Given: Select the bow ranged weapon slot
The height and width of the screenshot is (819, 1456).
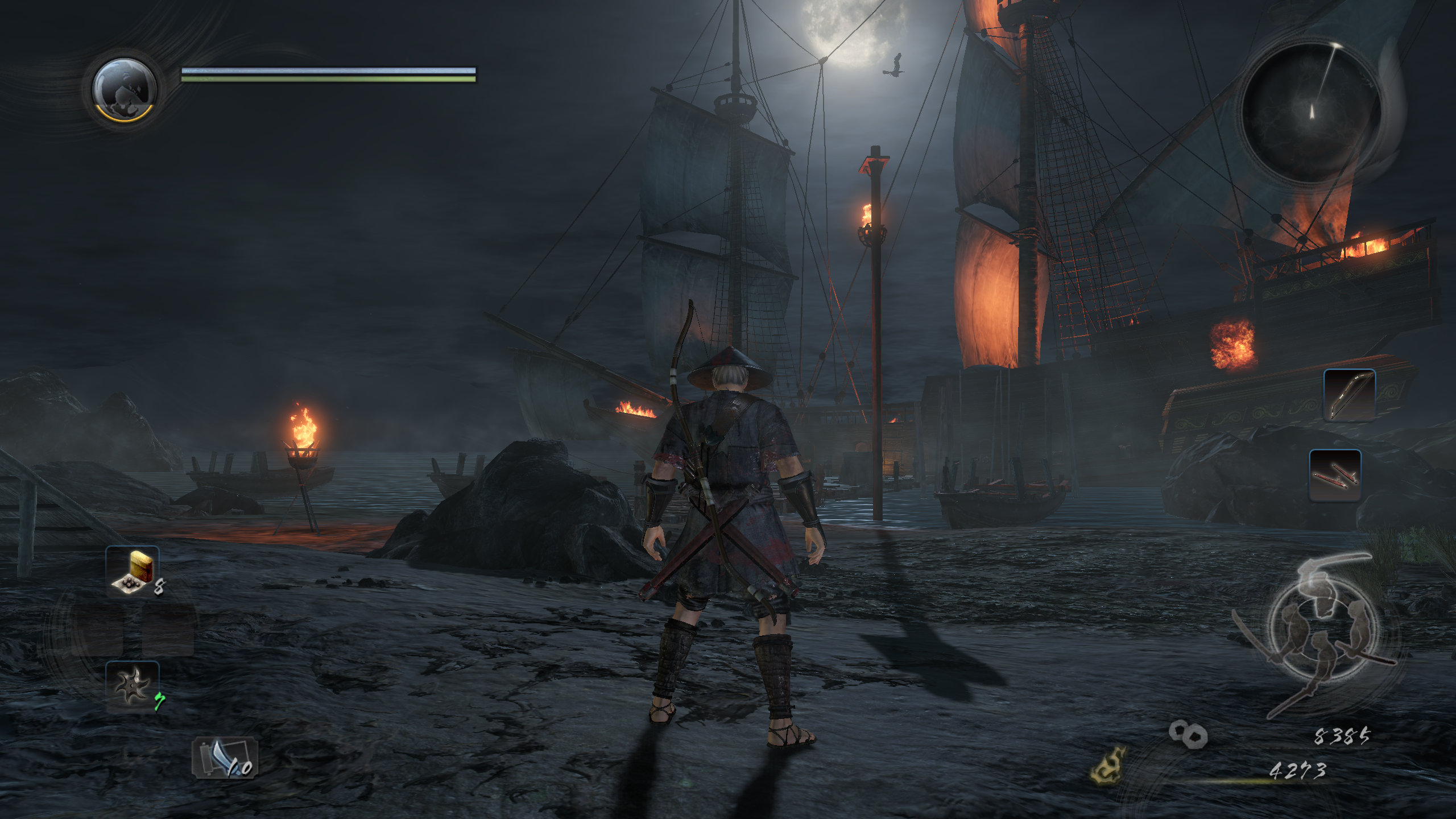Looking at the screenshot, I should [x=1349, y=395].
